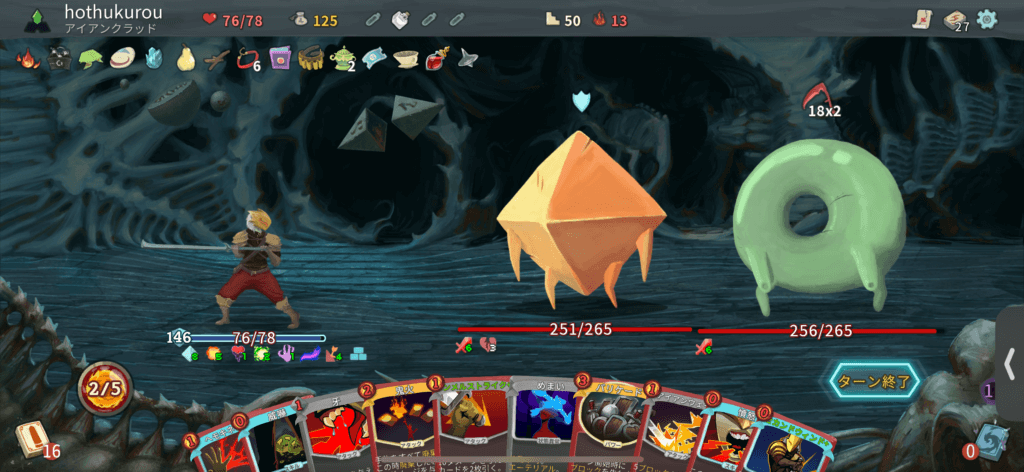Inspect the spinning top relic
1024x472 pixels.
(x=468, y=58)
